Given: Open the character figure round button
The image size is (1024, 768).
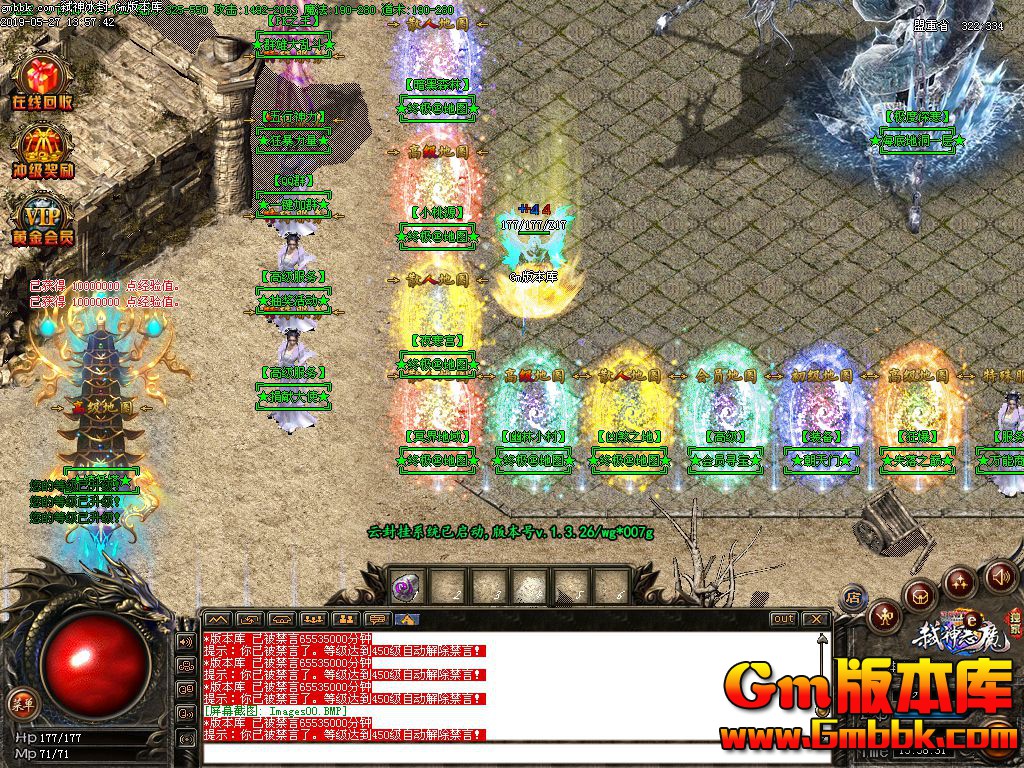Looking at the screenshot, I should point(884,615).
